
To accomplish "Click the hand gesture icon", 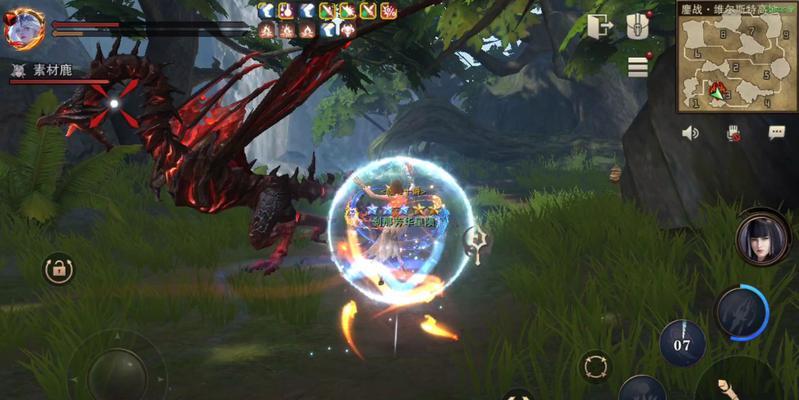I will 733,132.
